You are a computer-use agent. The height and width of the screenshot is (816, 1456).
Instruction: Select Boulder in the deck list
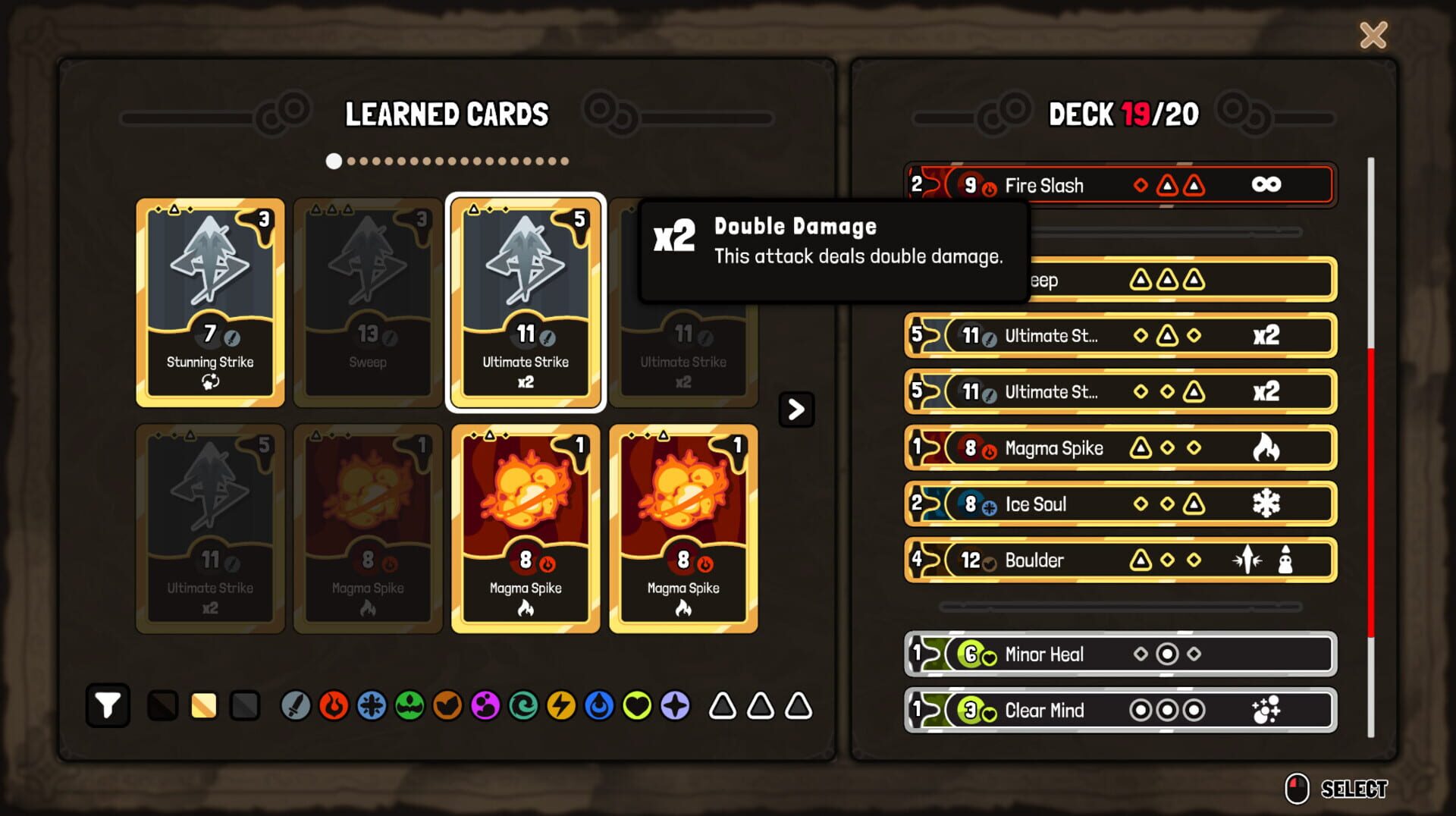coord(1119,560)
